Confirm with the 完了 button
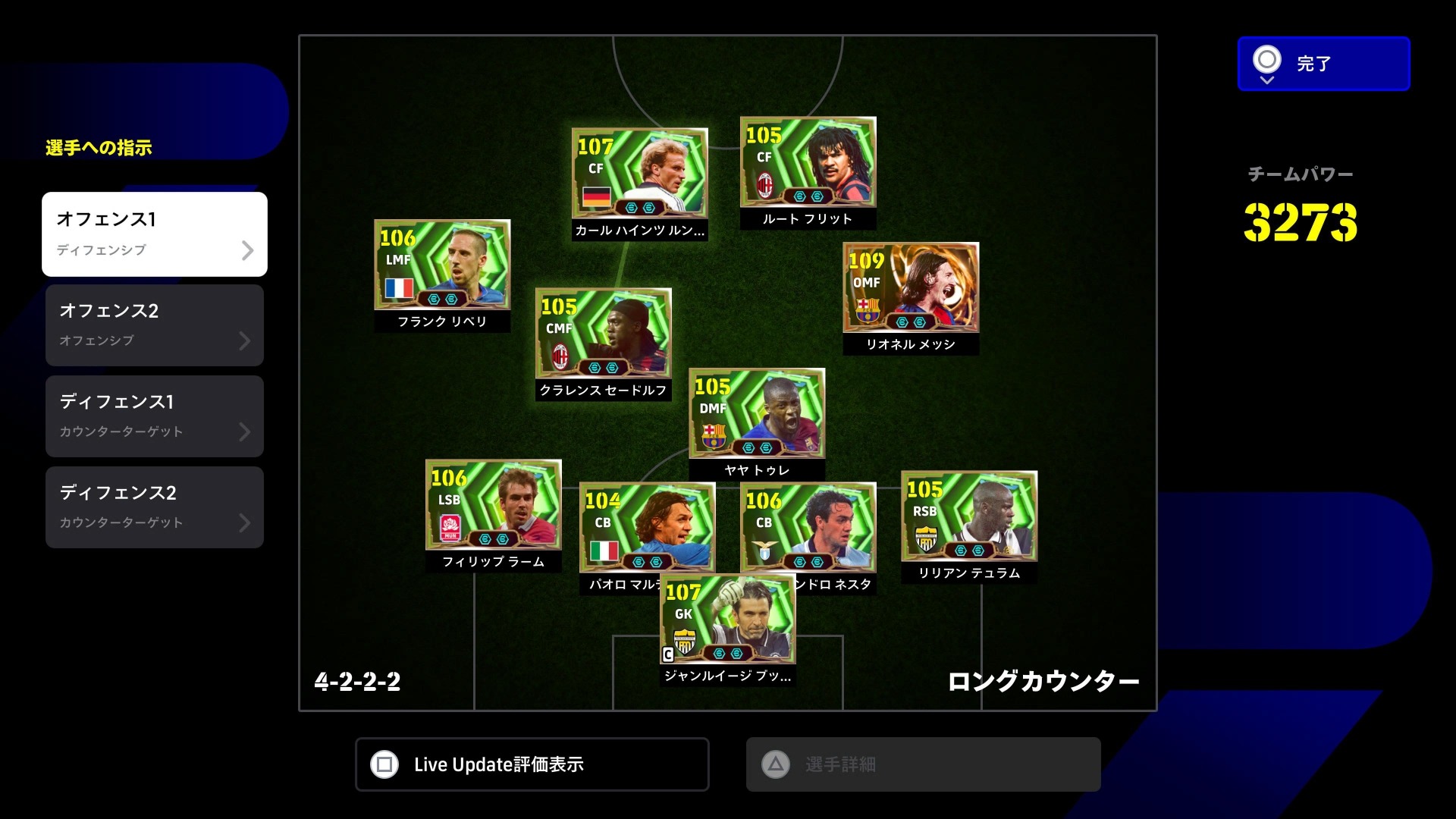 point(1323,64)
